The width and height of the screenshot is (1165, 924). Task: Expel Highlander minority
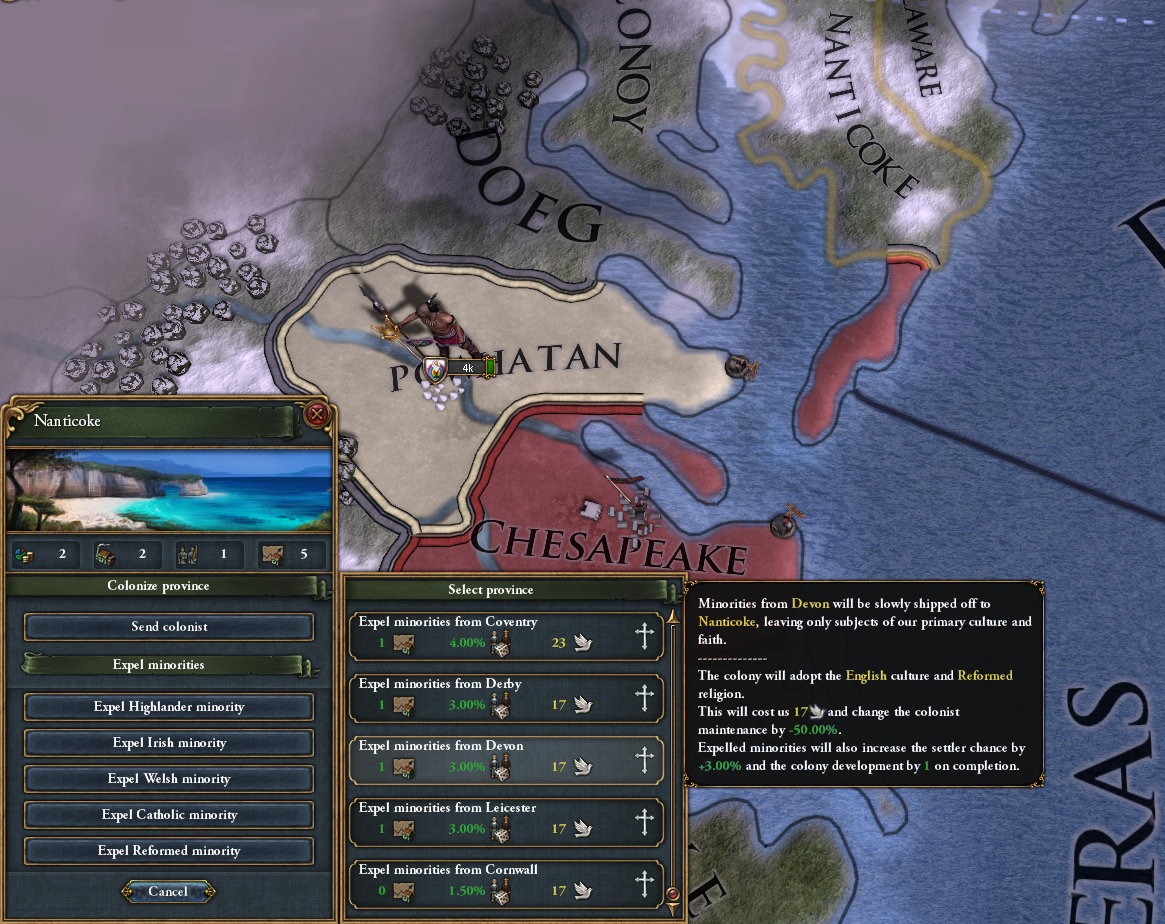coord(169,707)
